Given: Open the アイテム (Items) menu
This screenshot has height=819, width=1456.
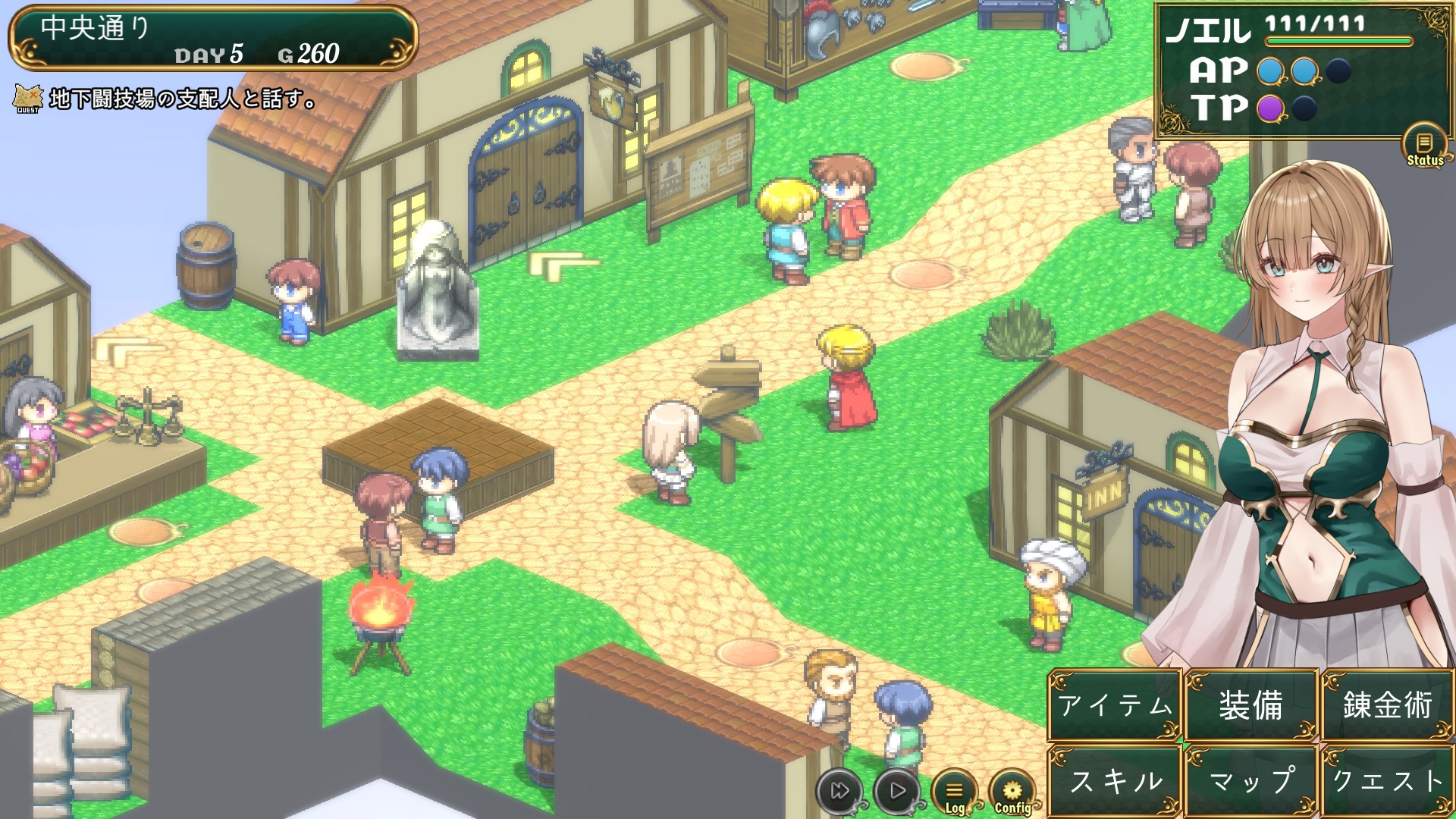Looking at the screenshot, I should (x=1115, y=705).
